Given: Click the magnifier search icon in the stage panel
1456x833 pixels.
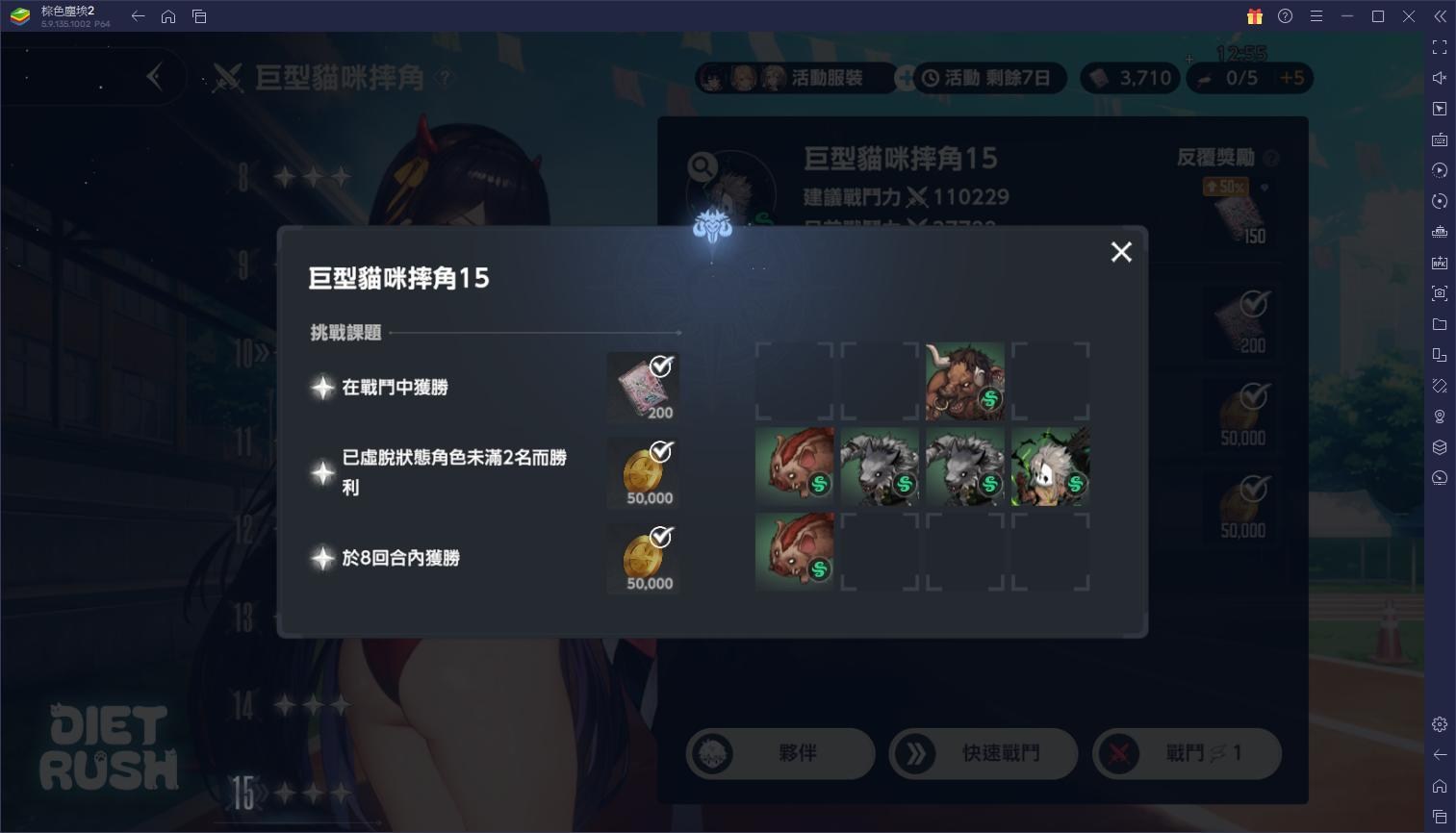Looking at the screenshot, I should [701, 165].
